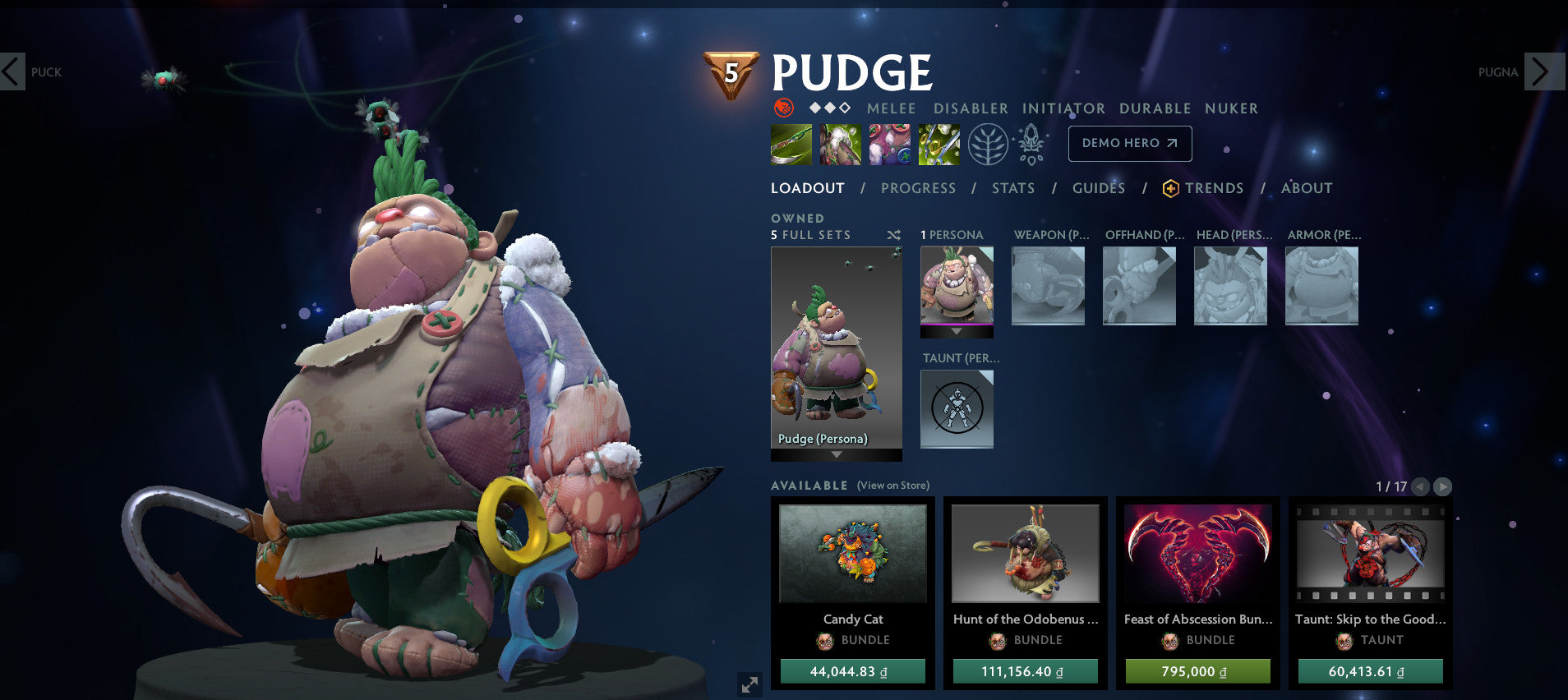The height and width of the screenshot is (700, 1568).
Task: Click the expand hero preview icon
Action: [748, 684]
